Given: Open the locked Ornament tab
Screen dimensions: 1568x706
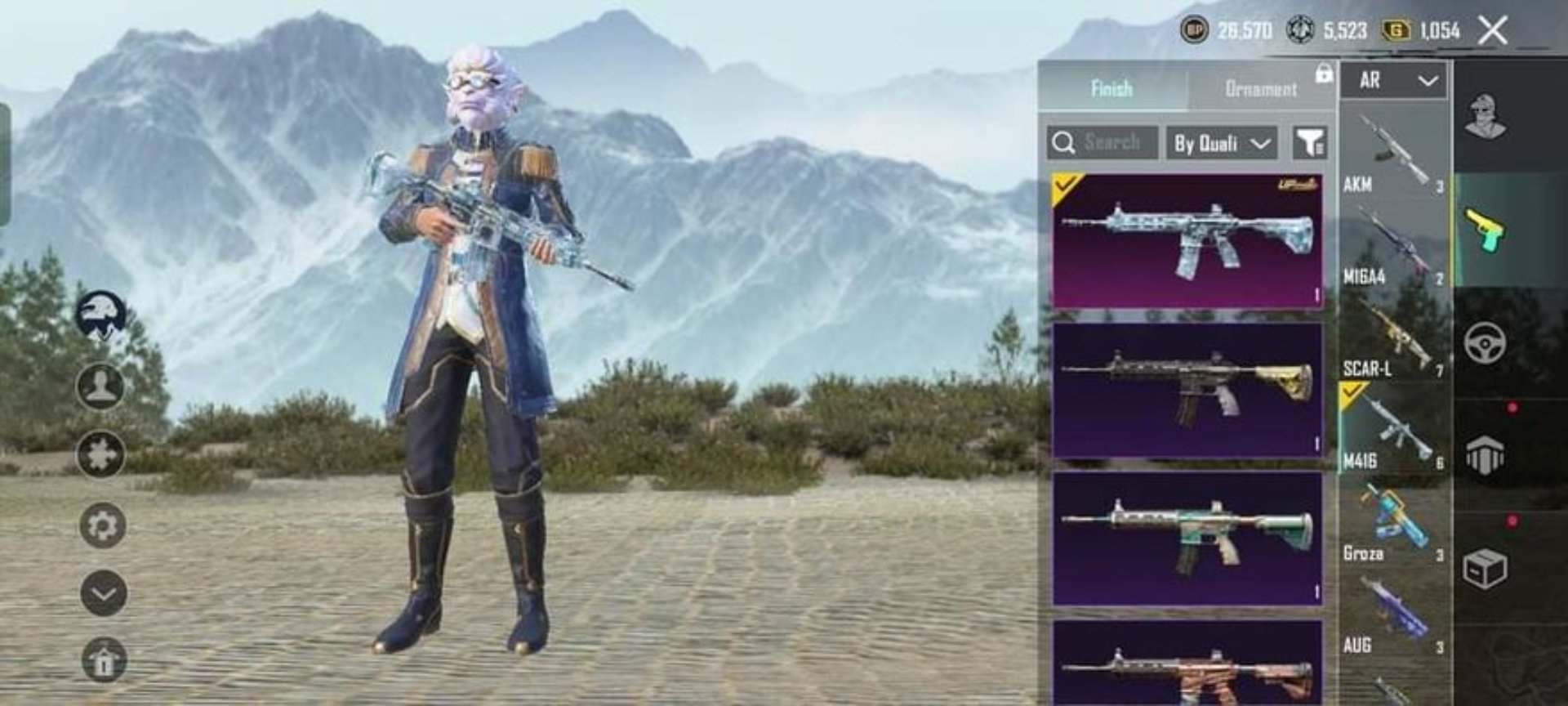Looking at the screenshot, I should (1261, 87).
